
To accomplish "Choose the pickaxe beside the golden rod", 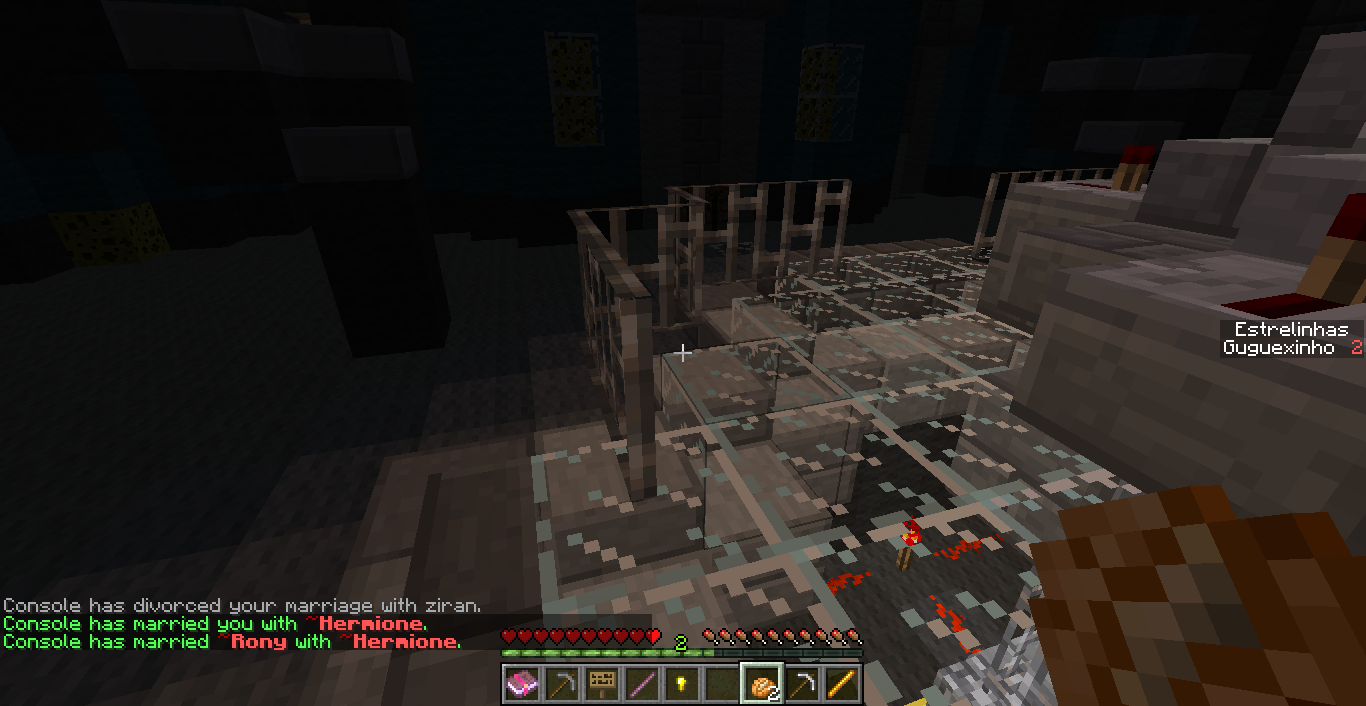I will click(x=801, y=685).
